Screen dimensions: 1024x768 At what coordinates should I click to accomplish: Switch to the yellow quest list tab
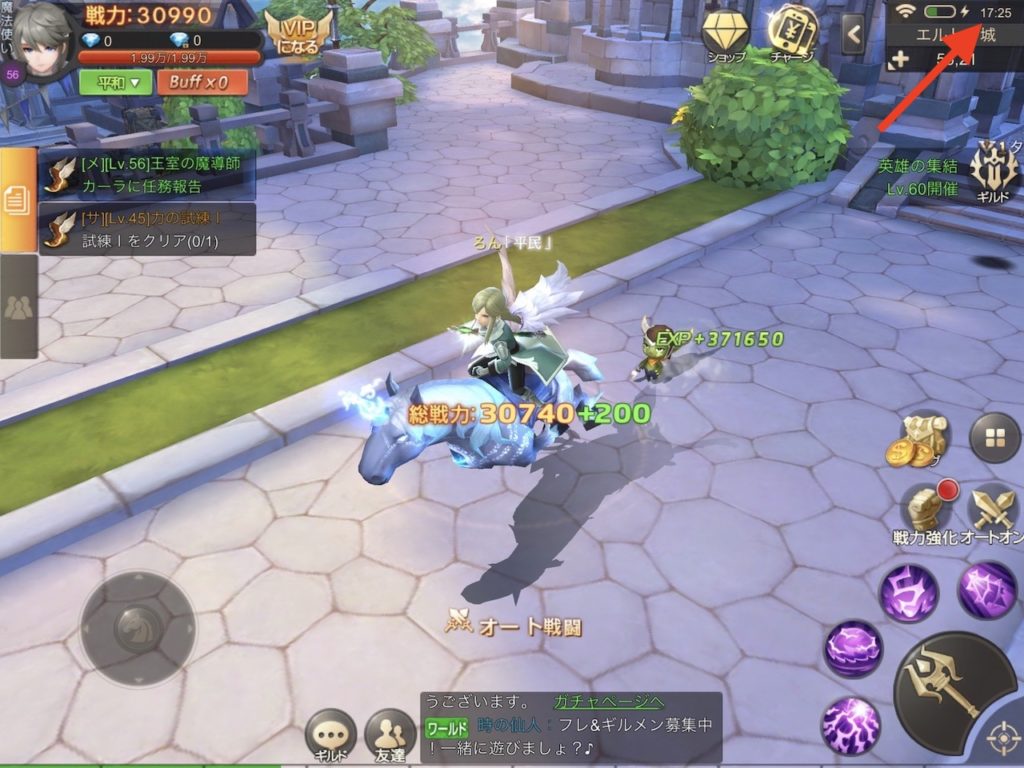click(18, 200)
